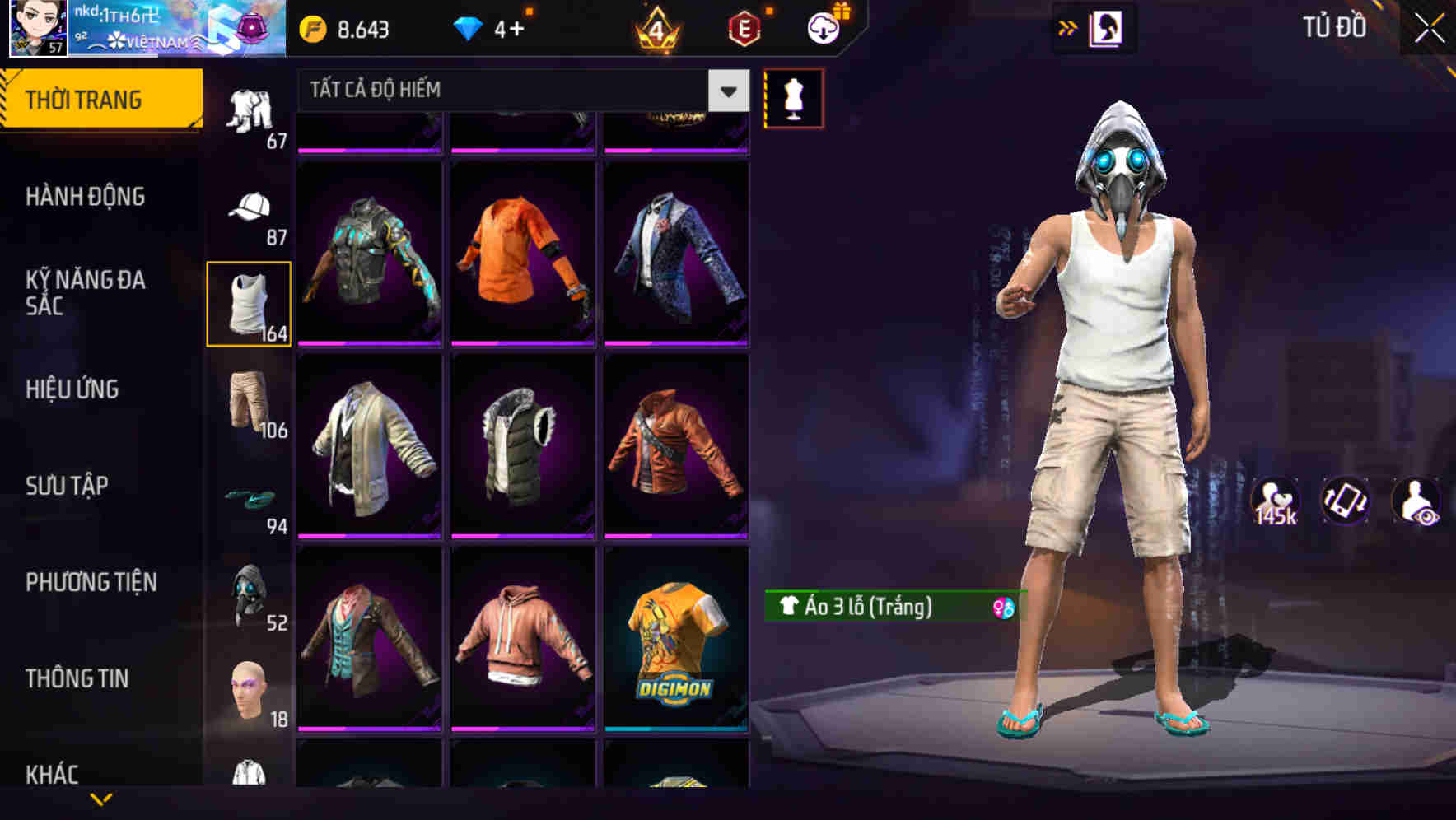Expand the sidebar with the bottom chevron

[x=101, y=799]
